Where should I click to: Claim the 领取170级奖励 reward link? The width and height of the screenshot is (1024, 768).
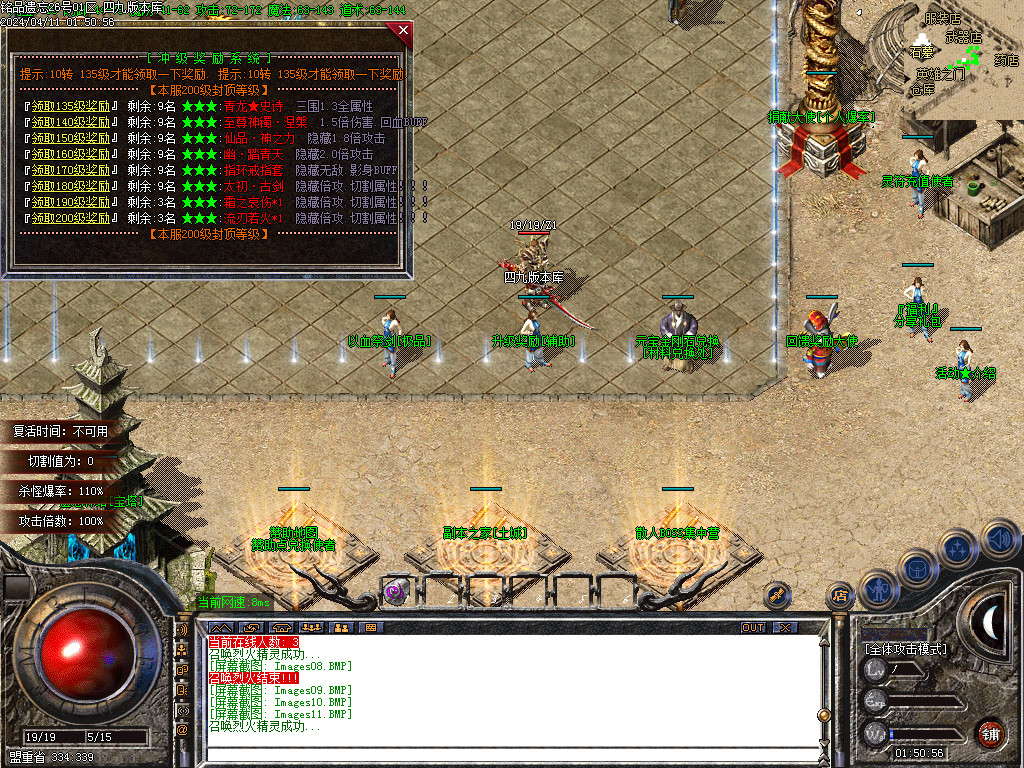pyautogui.click(x=71, y=170)
